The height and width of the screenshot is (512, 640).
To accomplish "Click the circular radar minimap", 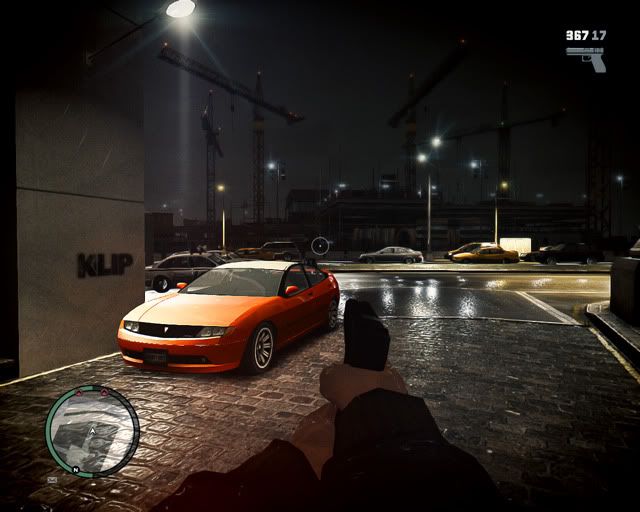I will [x=92, y=431].
